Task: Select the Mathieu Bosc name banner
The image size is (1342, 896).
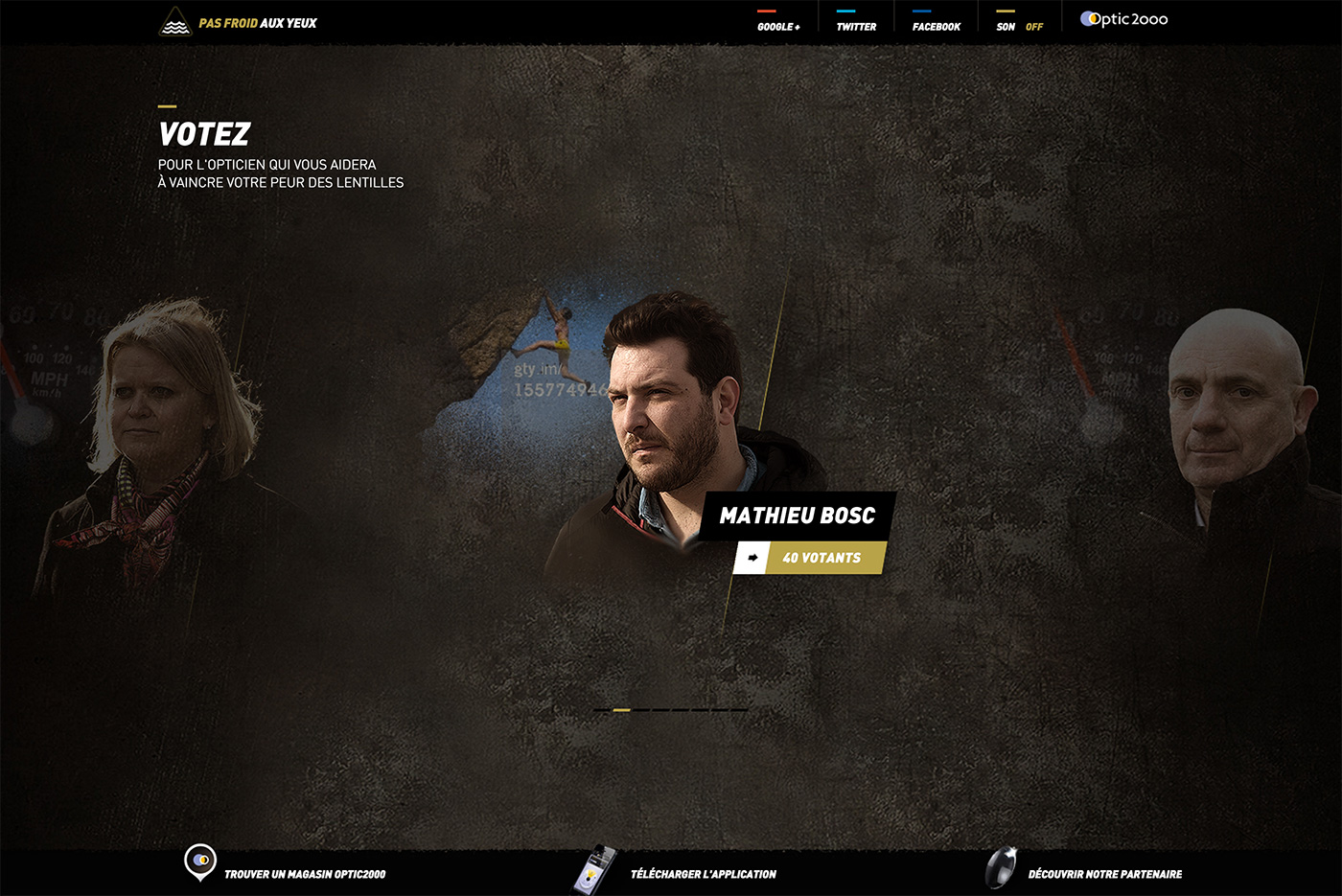Action: tap(798, 516)
